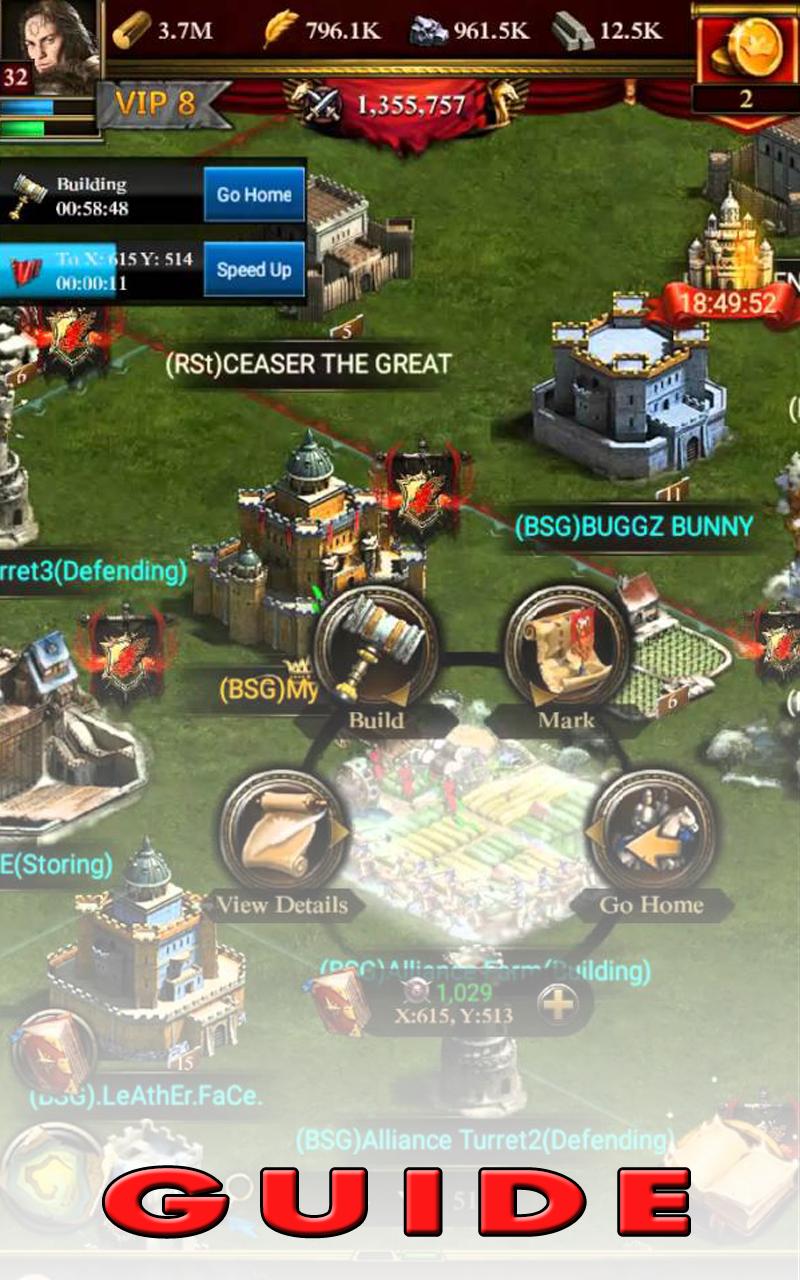Select the wood resource counter
This screenshot has height=1280, width=800.
click(162, 31)
